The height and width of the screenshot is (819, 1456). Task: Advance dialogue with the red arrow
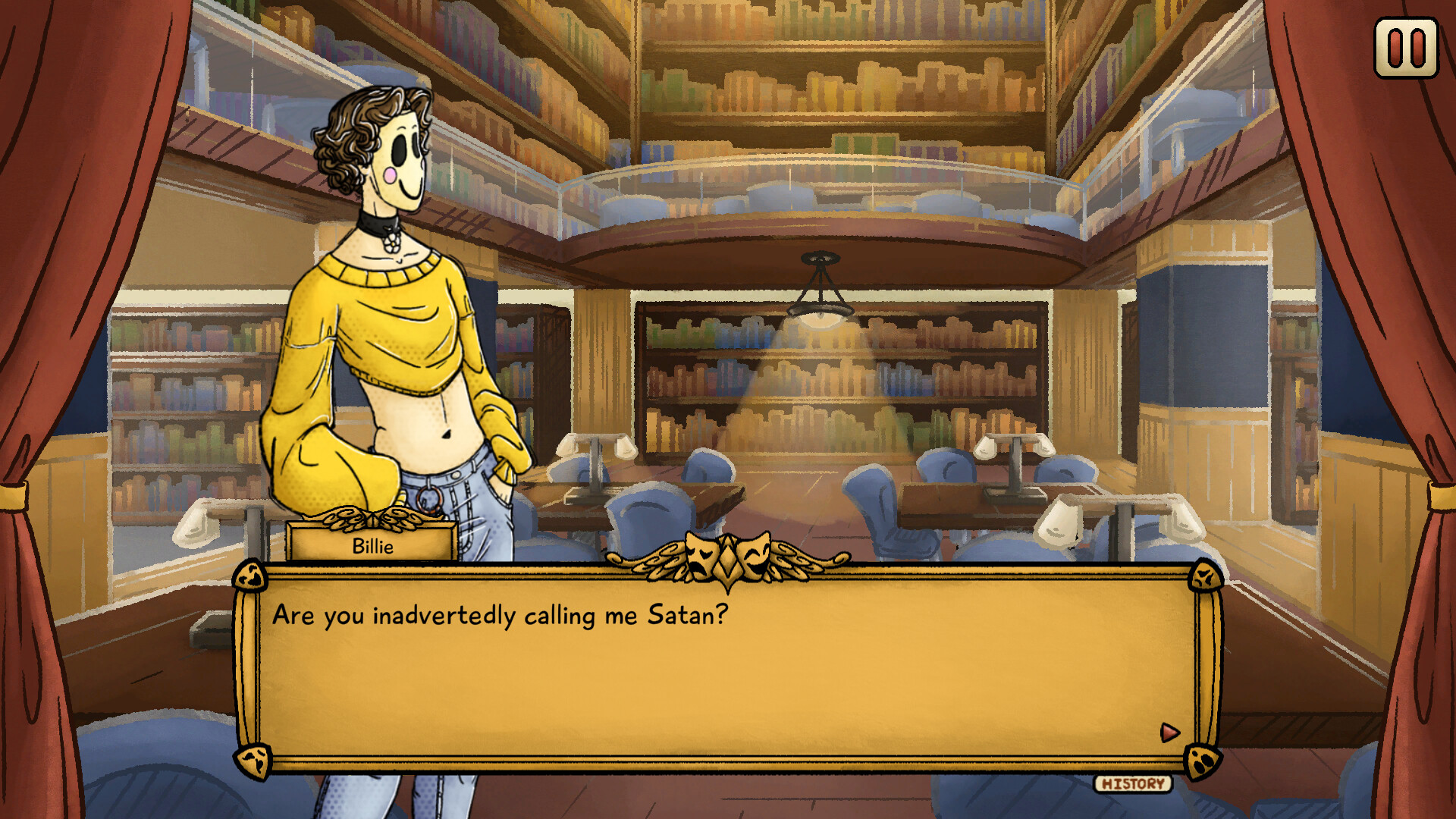[1169, 732]
